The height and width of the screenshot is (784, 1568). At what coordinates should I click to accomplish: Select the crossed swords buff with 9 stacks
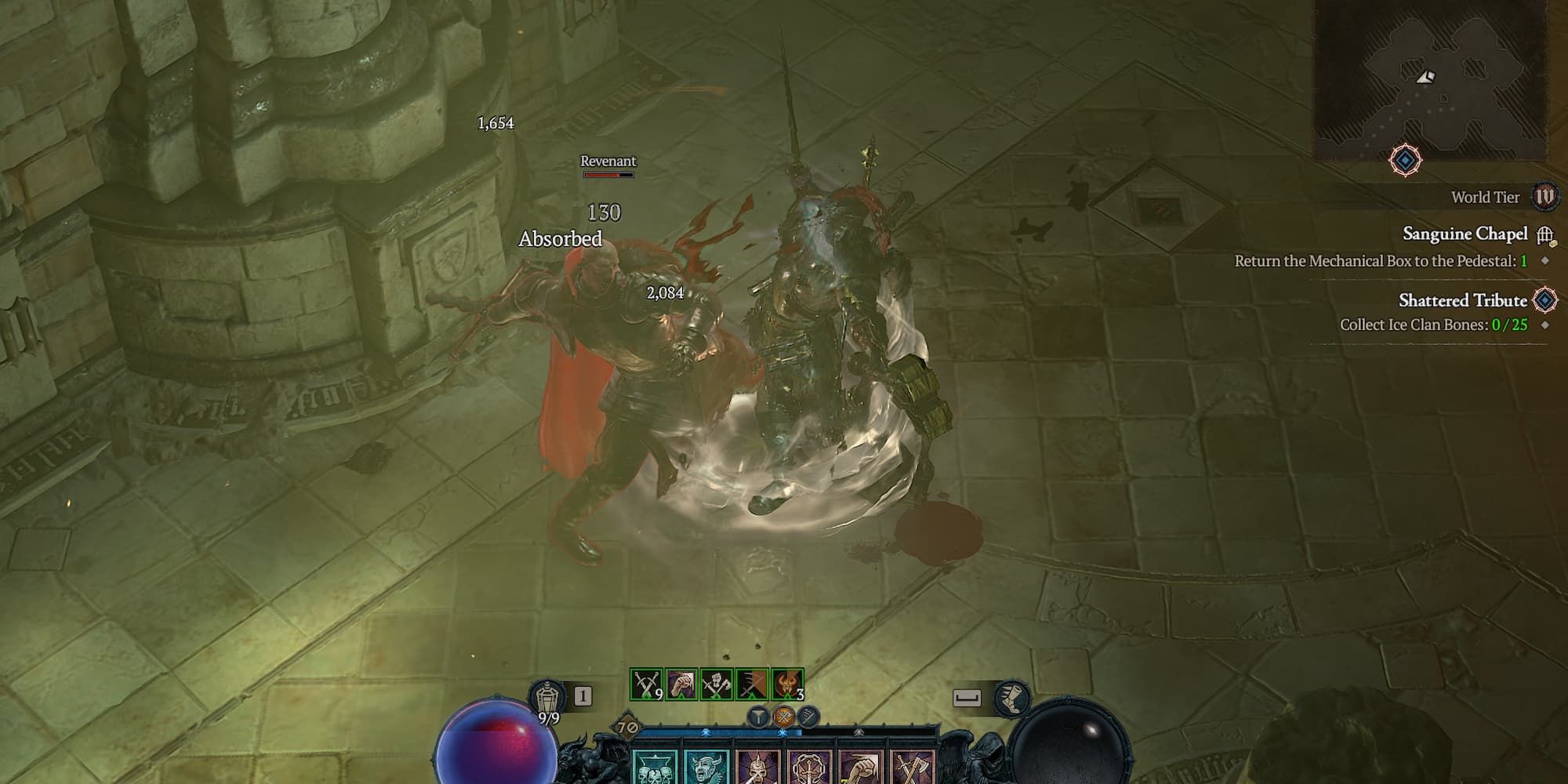[646, 684]
